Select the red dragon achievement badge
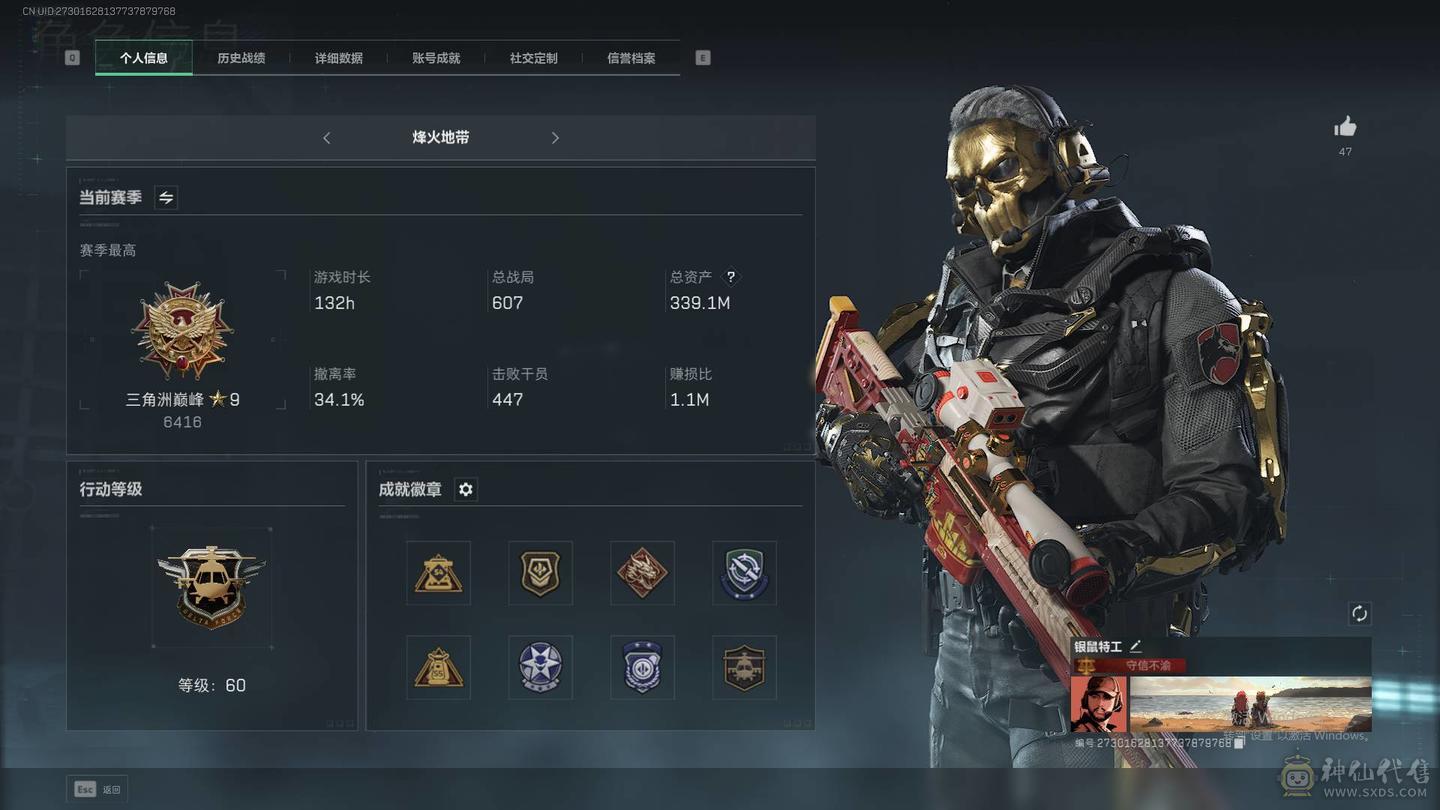The width and height of the screenshot is (1440, 810). (642, 573)
